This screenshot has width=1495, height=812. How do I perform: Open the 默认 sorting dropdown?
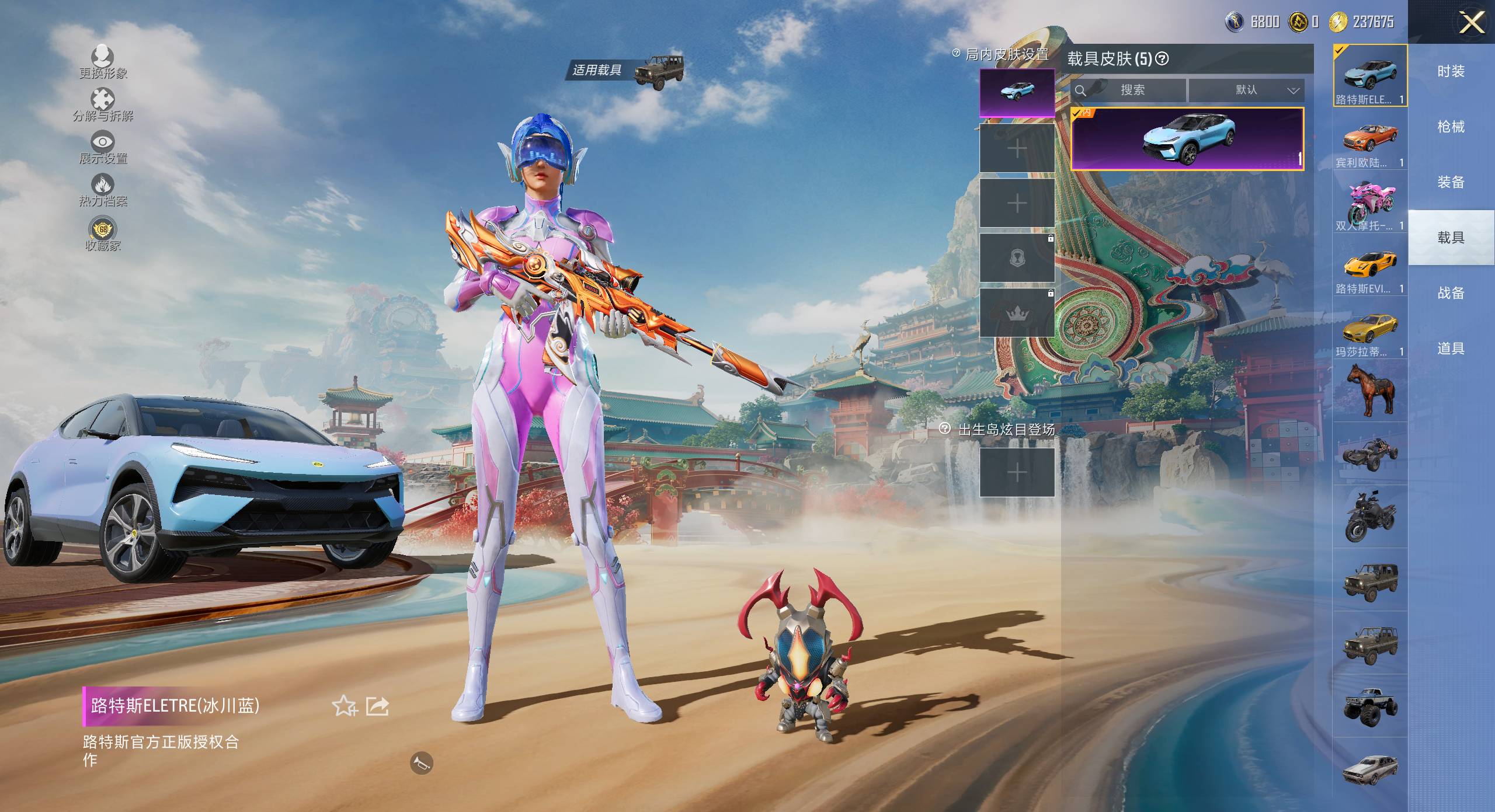(1246, 90)
